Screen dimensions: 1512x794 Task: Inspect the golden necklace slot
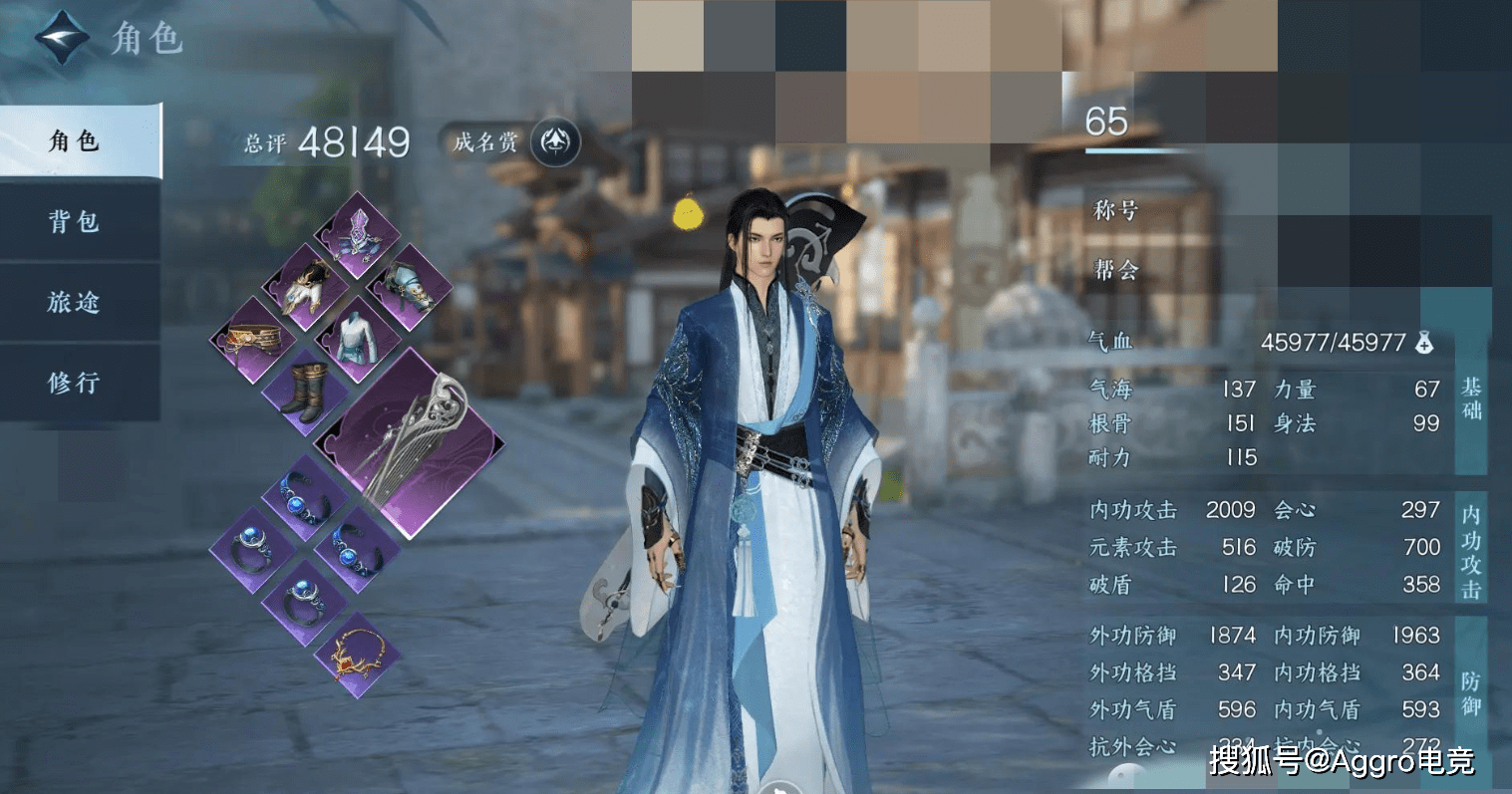tap(357, 654)
